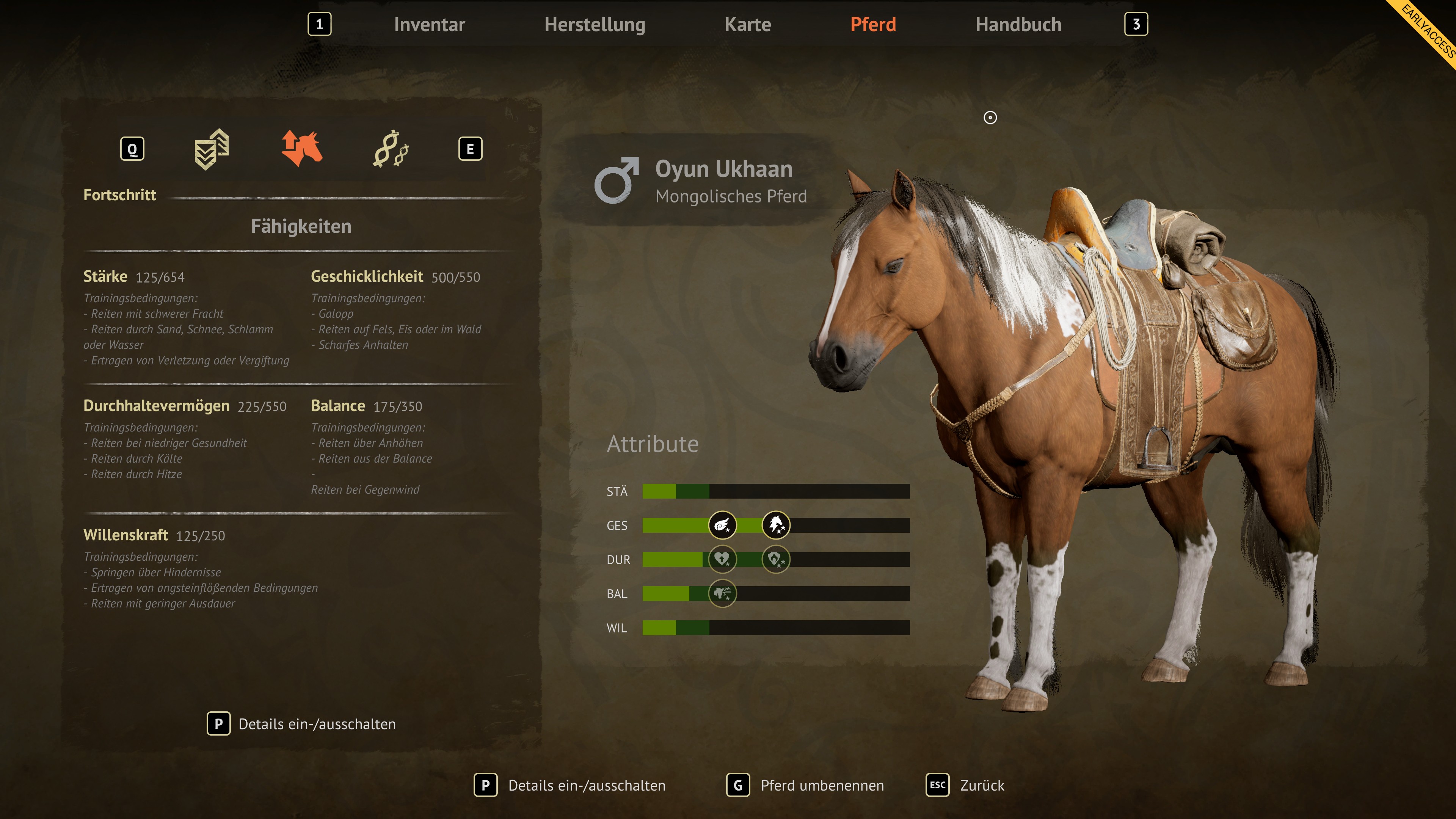Select the Pferd tab
The width and height of the screenshot is (1456, 819).
[873, 24]
